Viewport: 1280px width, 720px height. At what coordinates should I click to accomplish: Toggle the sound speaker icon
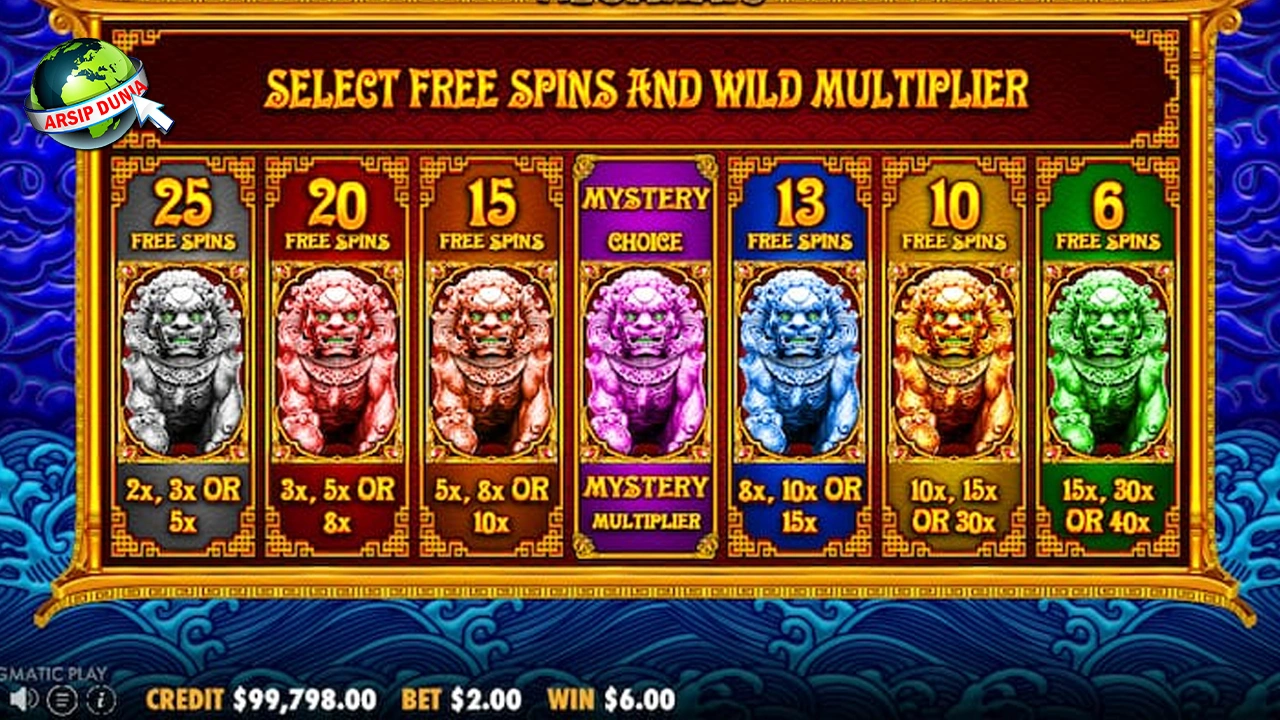24,698
